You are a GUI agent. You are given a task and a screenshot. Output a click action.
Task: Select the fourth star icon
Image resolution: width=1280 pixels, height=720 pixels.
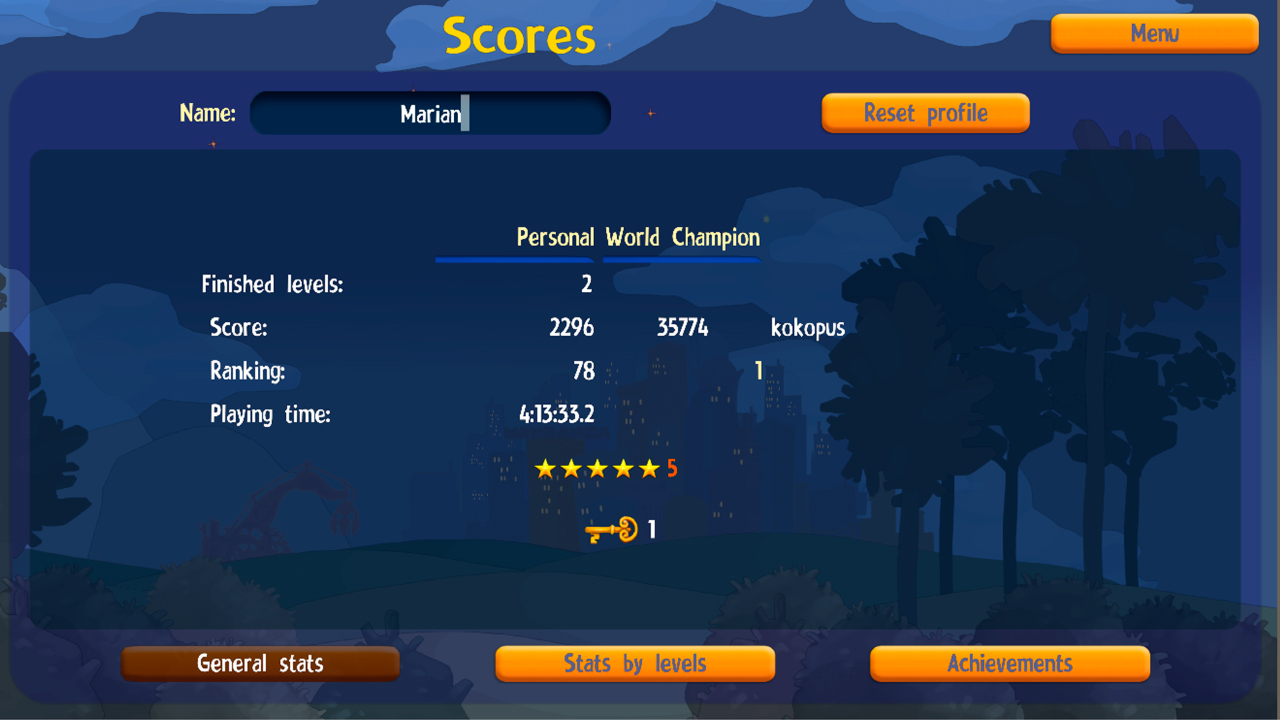click(x=625, y=467)
